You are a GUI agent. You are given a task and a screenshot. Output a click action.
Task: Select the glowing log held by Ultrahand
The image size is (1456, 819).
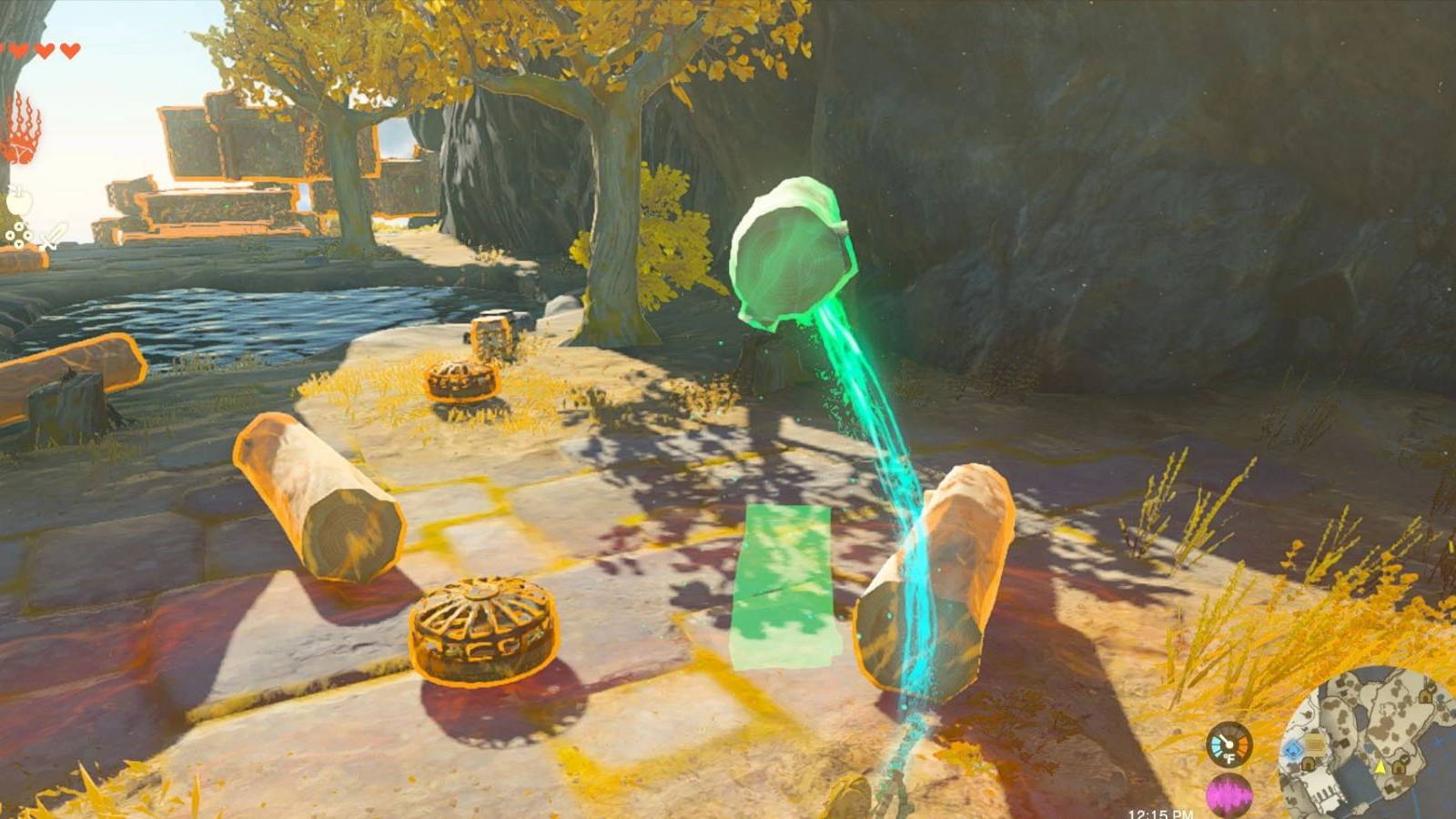[x=792, y=250]
